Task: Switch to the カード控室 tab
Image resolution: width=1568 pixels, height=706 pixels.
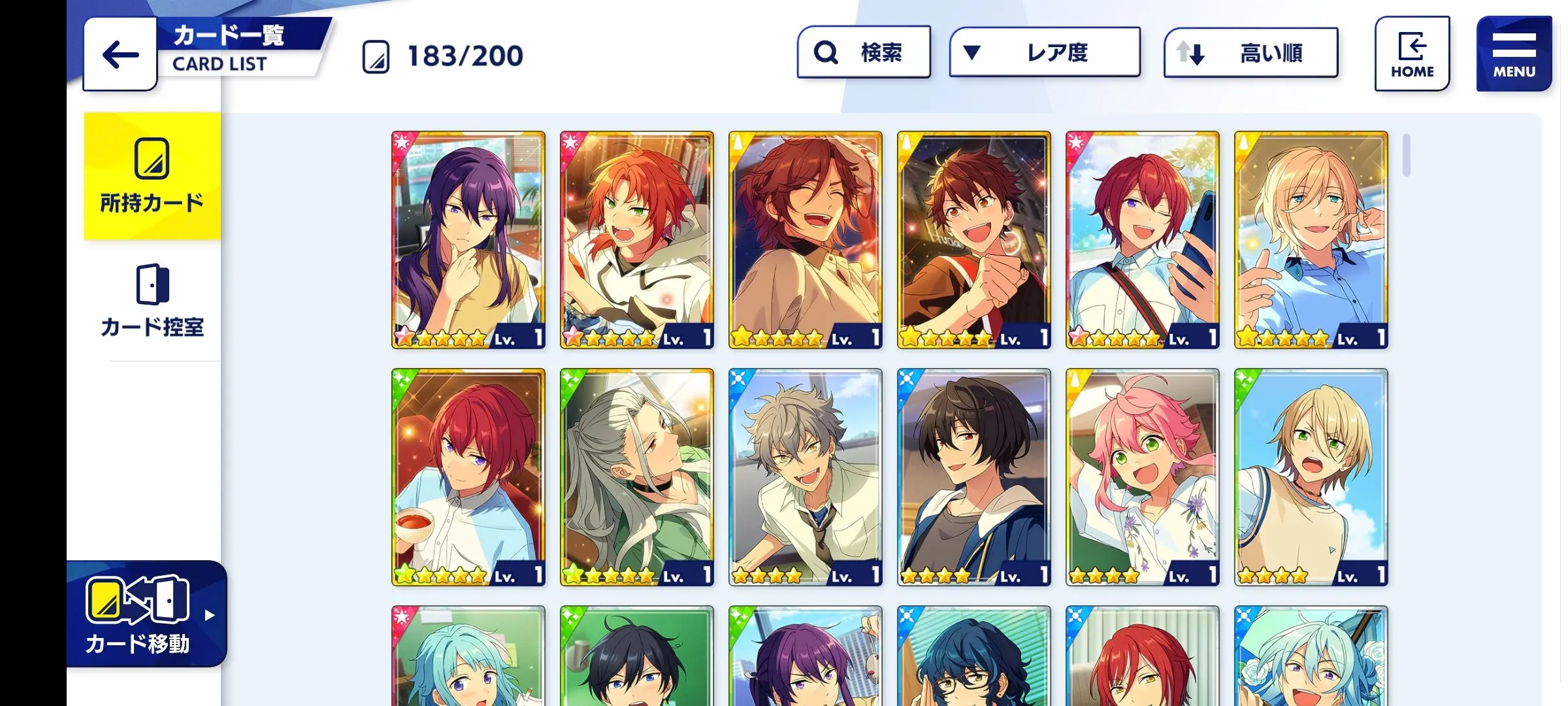Action: pyautogui.click(x=152, y=301)
